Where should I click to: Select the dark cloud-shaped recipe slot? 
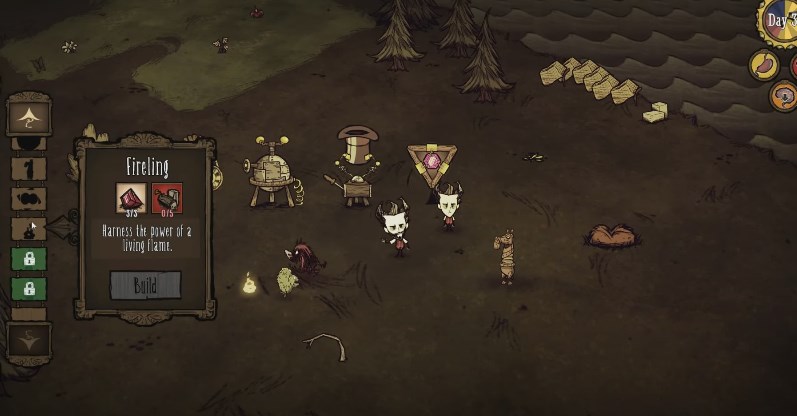pyautogui.click(x=28, y=198)
